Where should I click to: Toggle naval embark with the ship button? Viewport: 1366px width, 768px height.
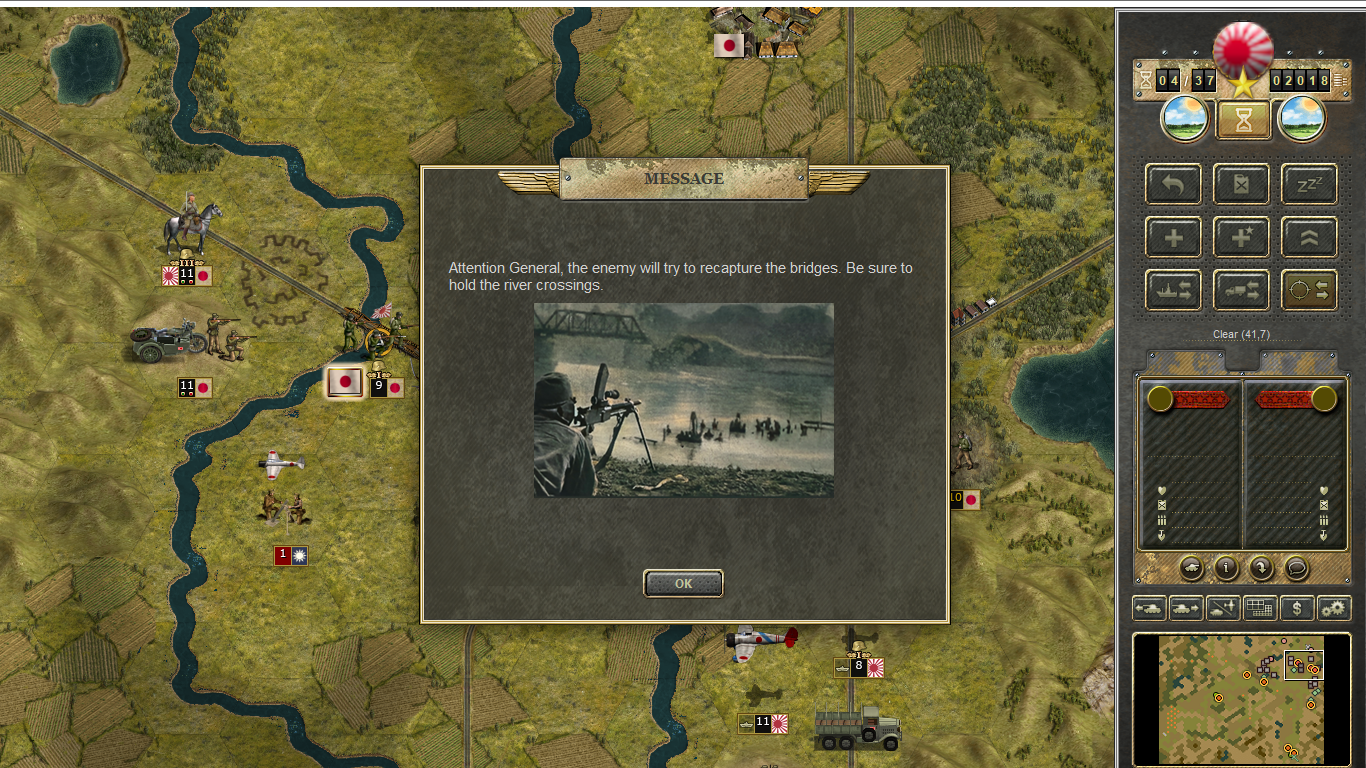[x=1173, y=290]
